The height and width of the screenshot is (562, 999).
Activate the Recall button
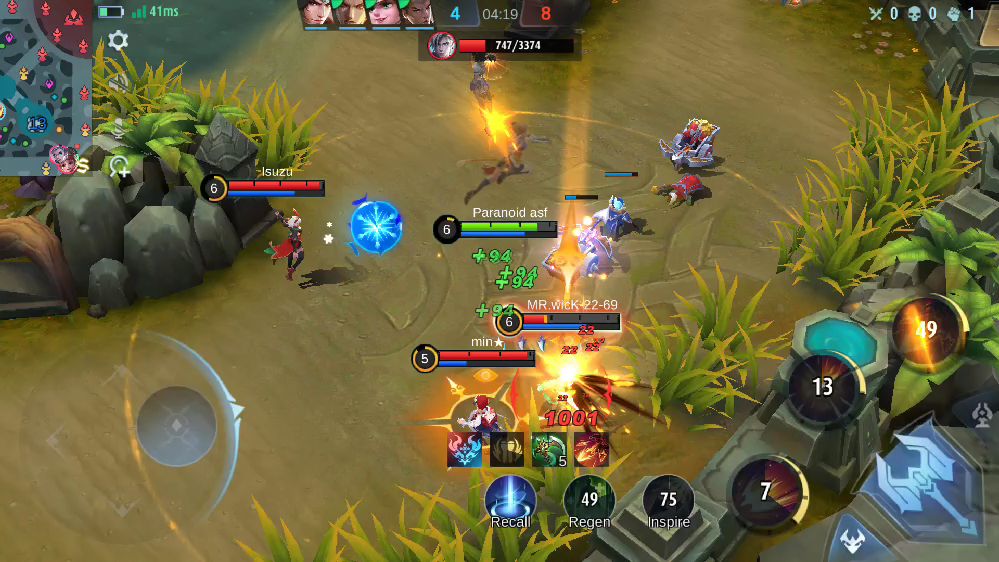[x=510, y=499]
